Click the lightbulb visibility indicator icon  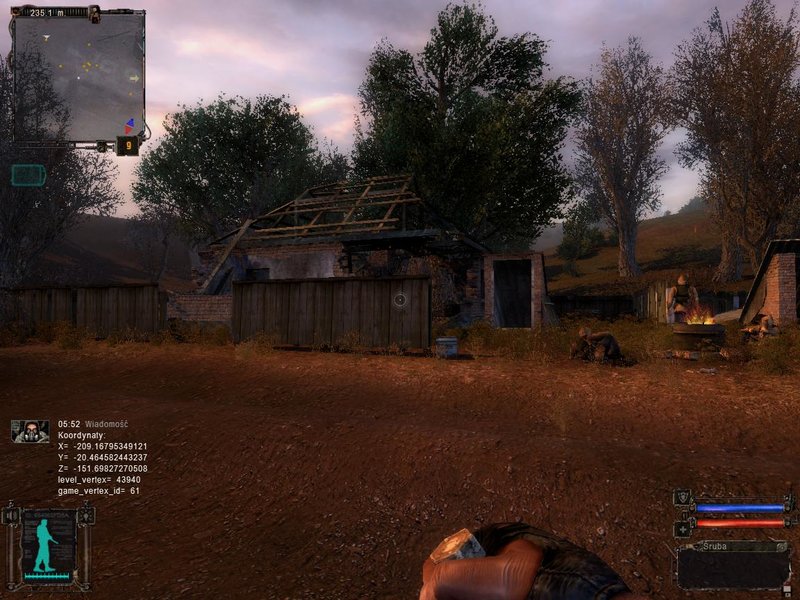(x=86, y=516)
